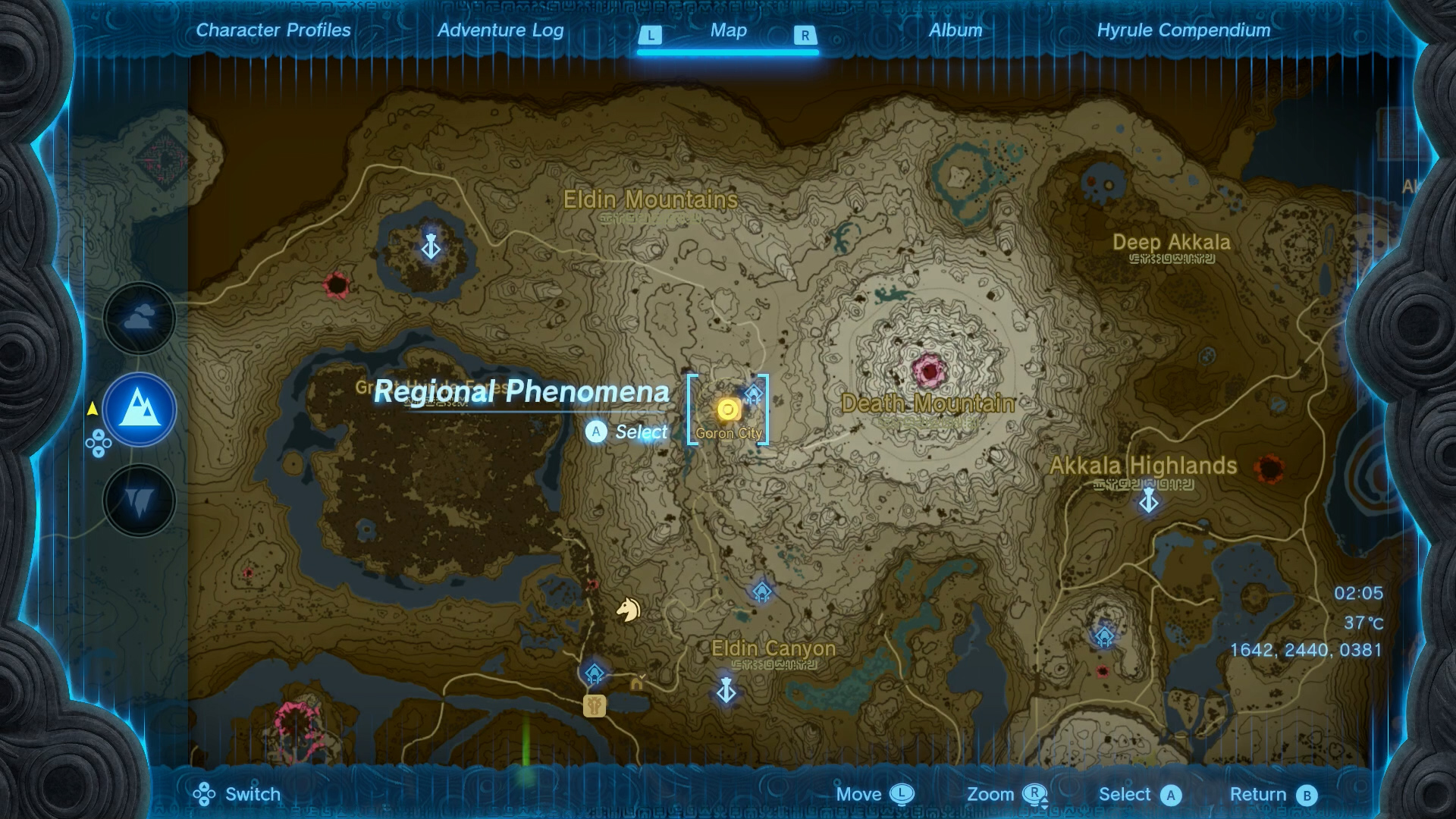Select the Sky view map layer

point(139,318)
